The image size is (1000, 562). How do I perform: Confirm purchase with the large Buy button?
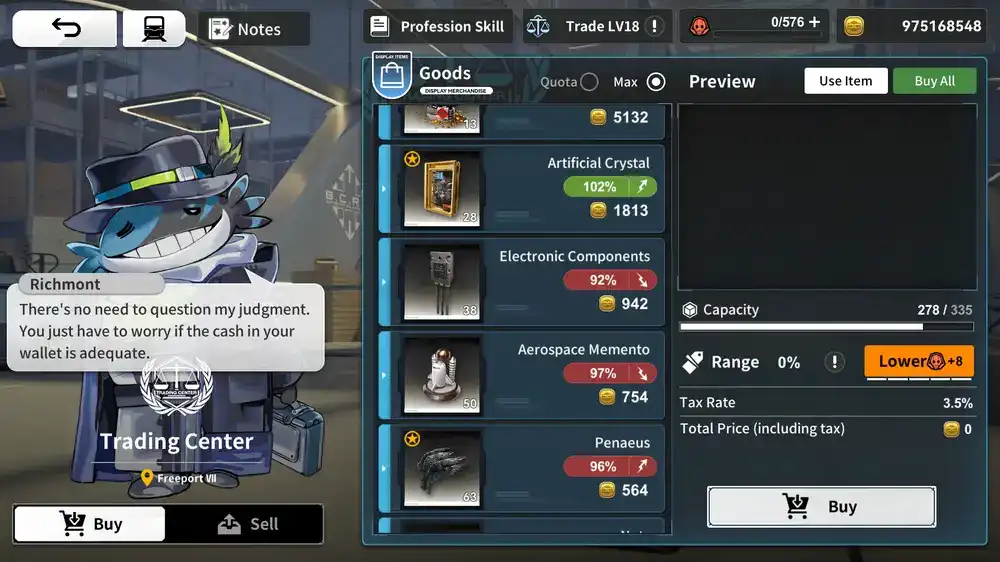tap(821, 507)
